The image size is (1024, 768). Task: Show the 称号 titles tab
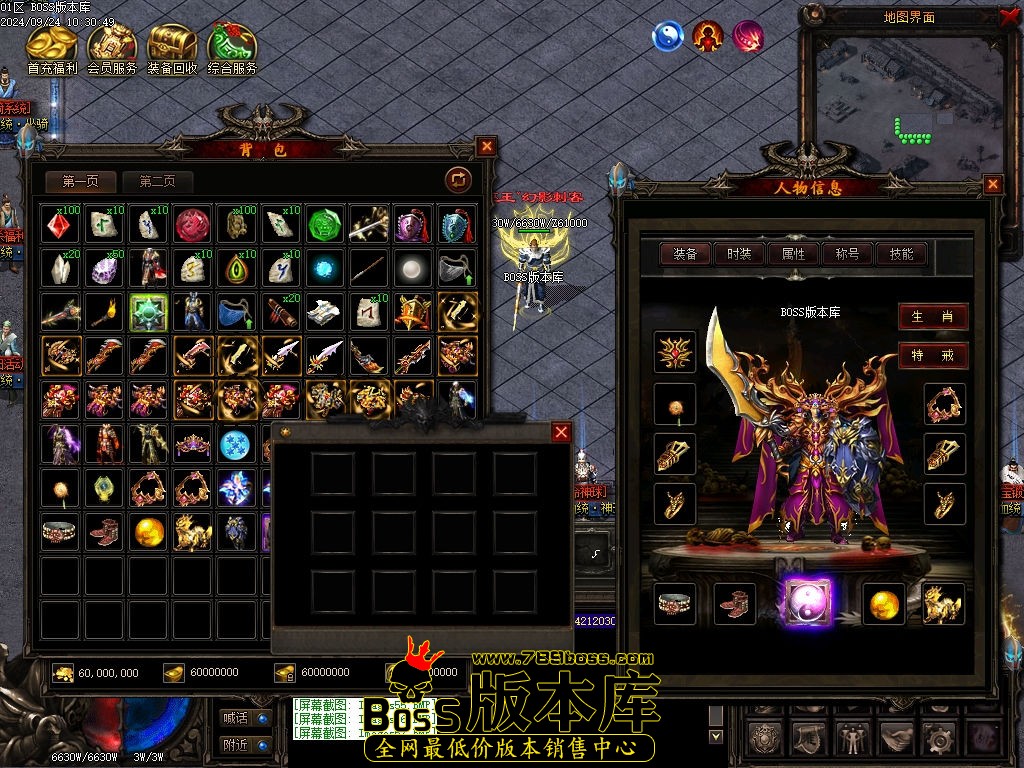(847, 254)
